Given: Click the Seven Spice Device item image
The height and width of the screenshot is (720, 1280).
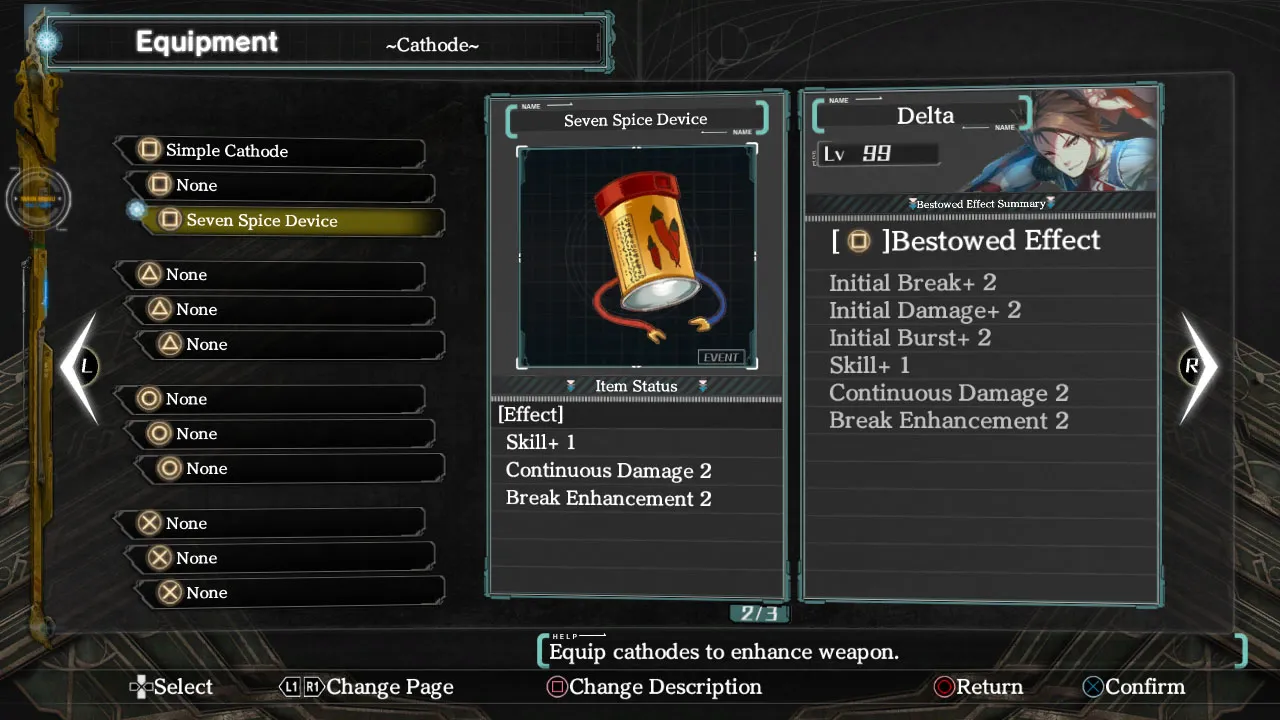Looking at the screenshot, I should pos(637,255).
